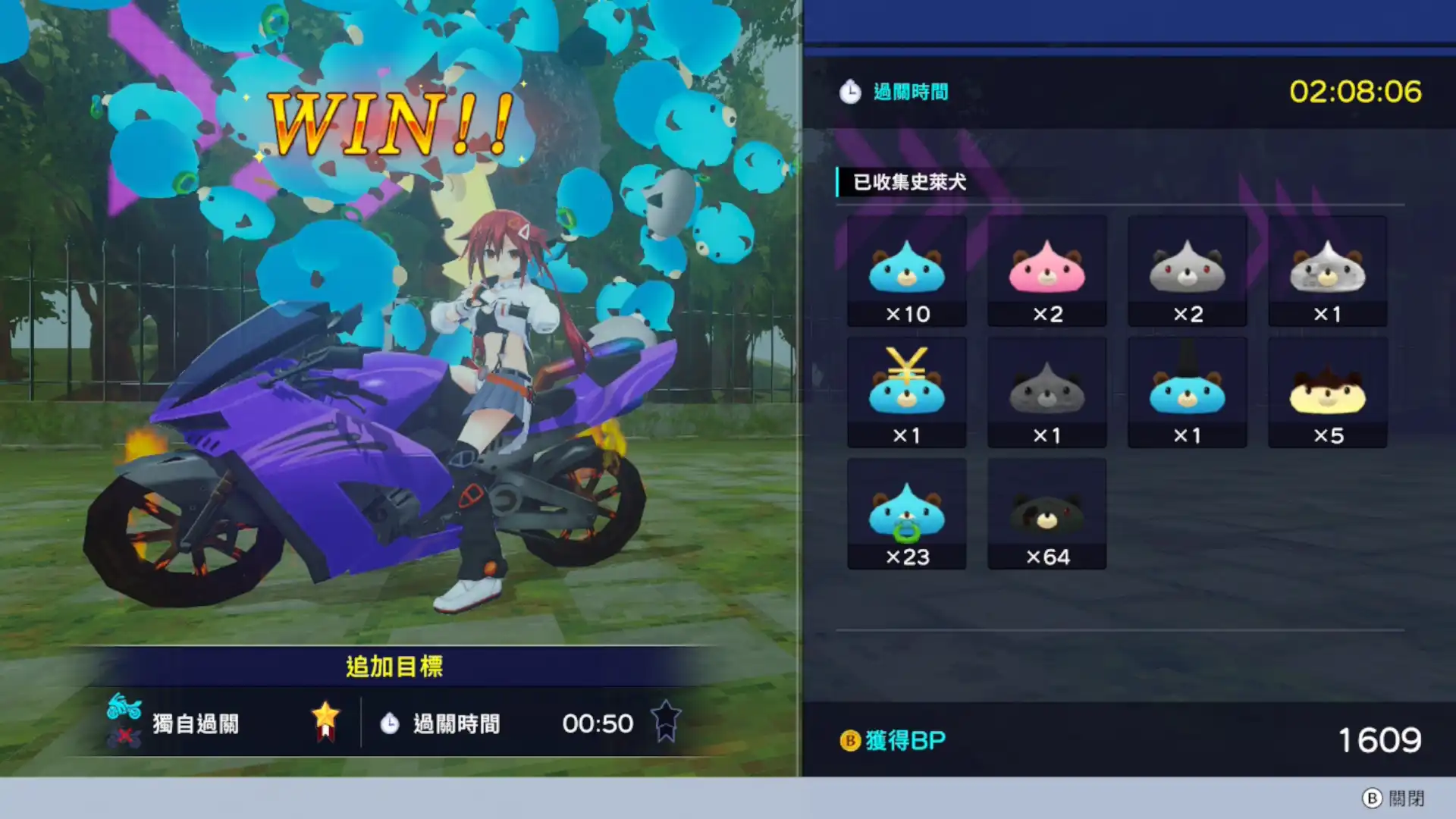1456x819 pixels.
Task: Select the blue slime dog ×10 icon
Action: [907, 269]
